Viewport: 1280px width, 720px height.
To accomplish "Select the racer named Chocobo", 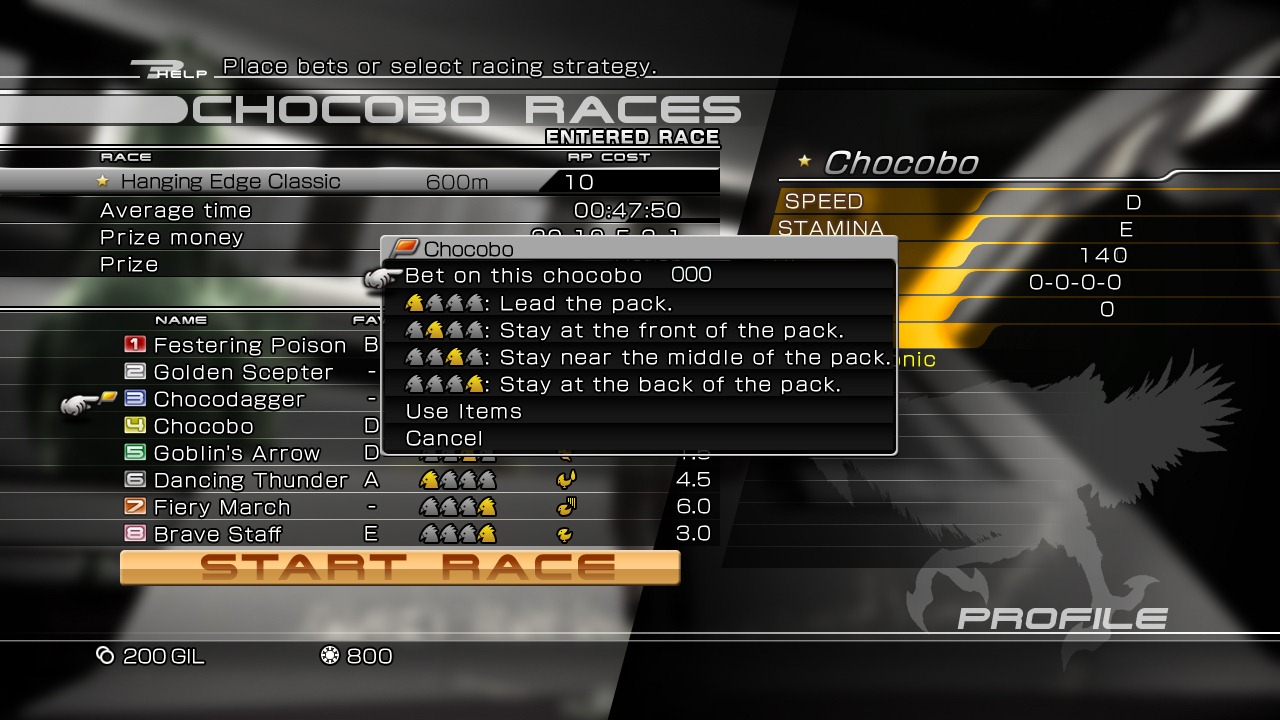I will pyautogui.click(x=203, y=426).
